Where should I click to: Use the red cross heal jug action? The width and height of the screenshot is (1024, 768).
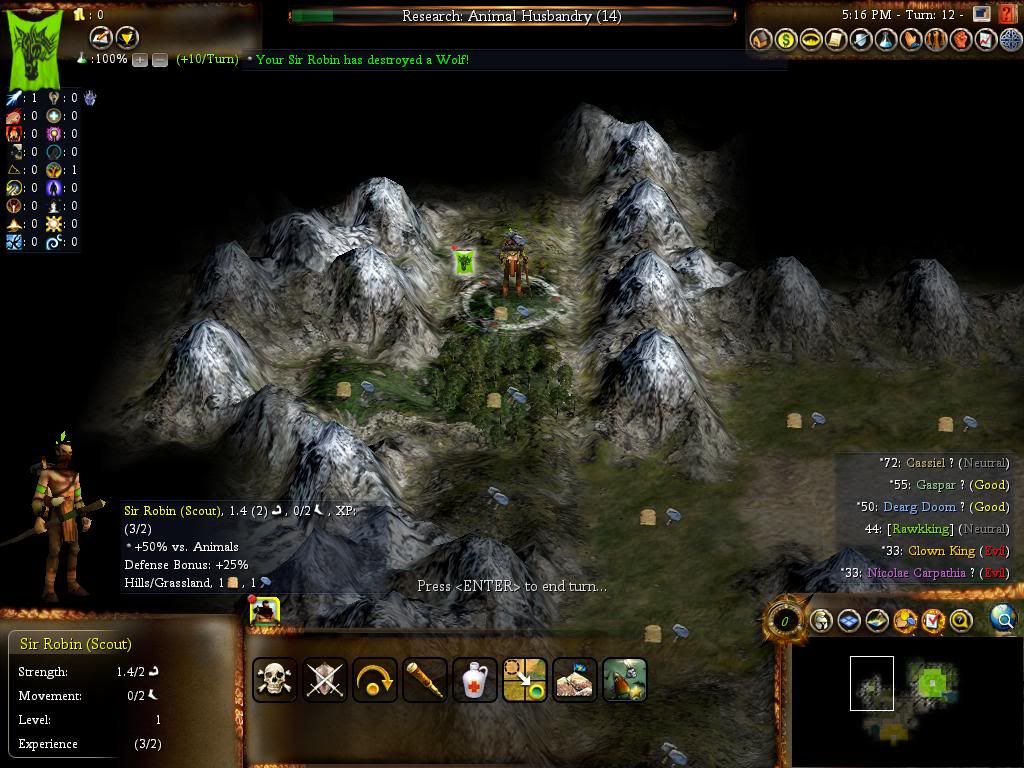[x=475, y=680]
